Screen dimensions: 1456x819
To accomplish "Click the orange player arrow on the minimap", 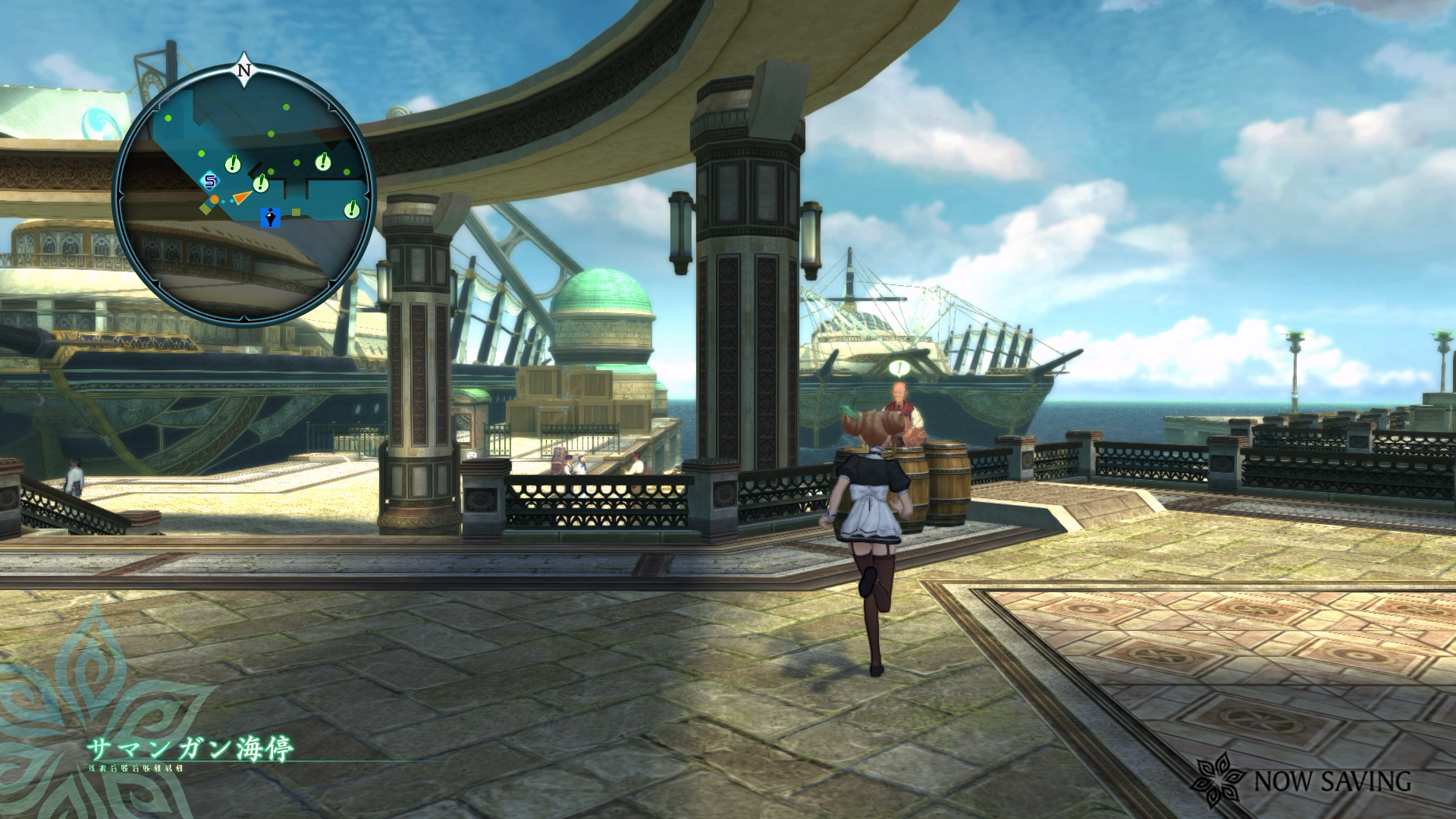I will (x=242, y=197).
